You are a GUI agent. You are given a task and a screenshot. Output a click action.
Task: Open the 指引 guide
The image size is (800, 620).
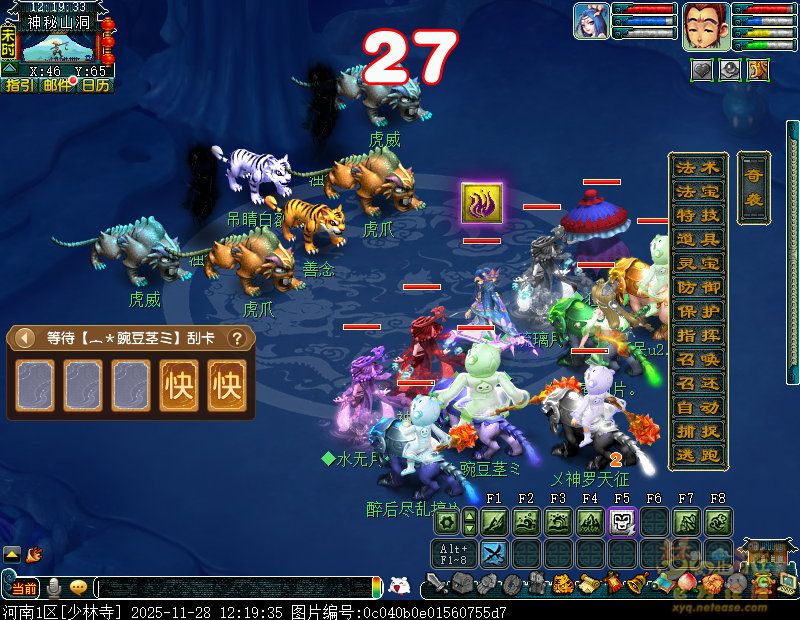pyautogui.click(x=19, y=86)
